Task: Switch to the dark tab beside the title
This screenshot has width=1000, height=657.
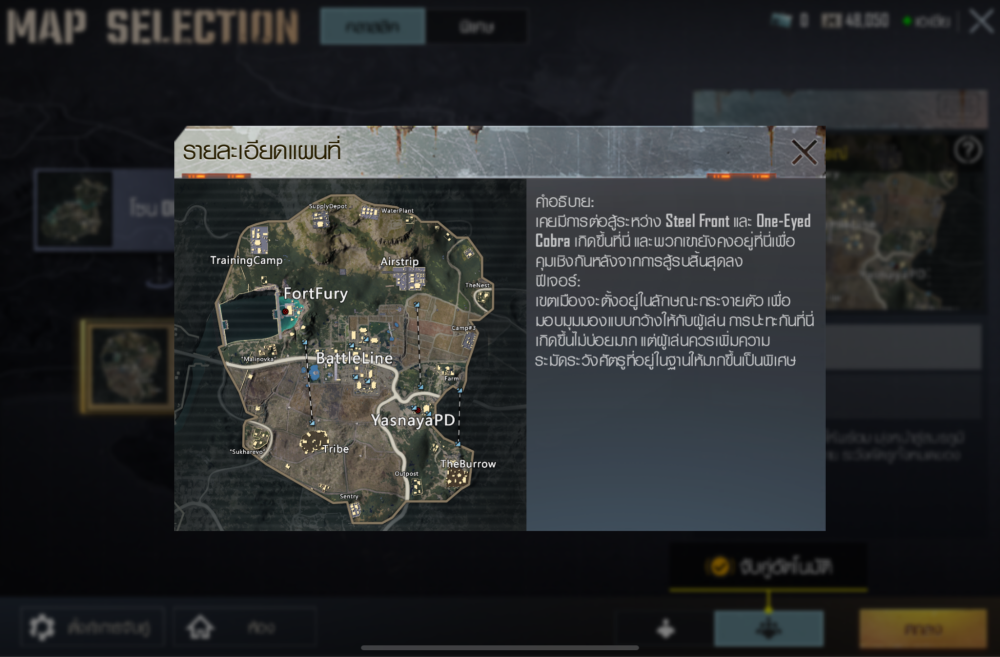Action: (x=476, y=26)
